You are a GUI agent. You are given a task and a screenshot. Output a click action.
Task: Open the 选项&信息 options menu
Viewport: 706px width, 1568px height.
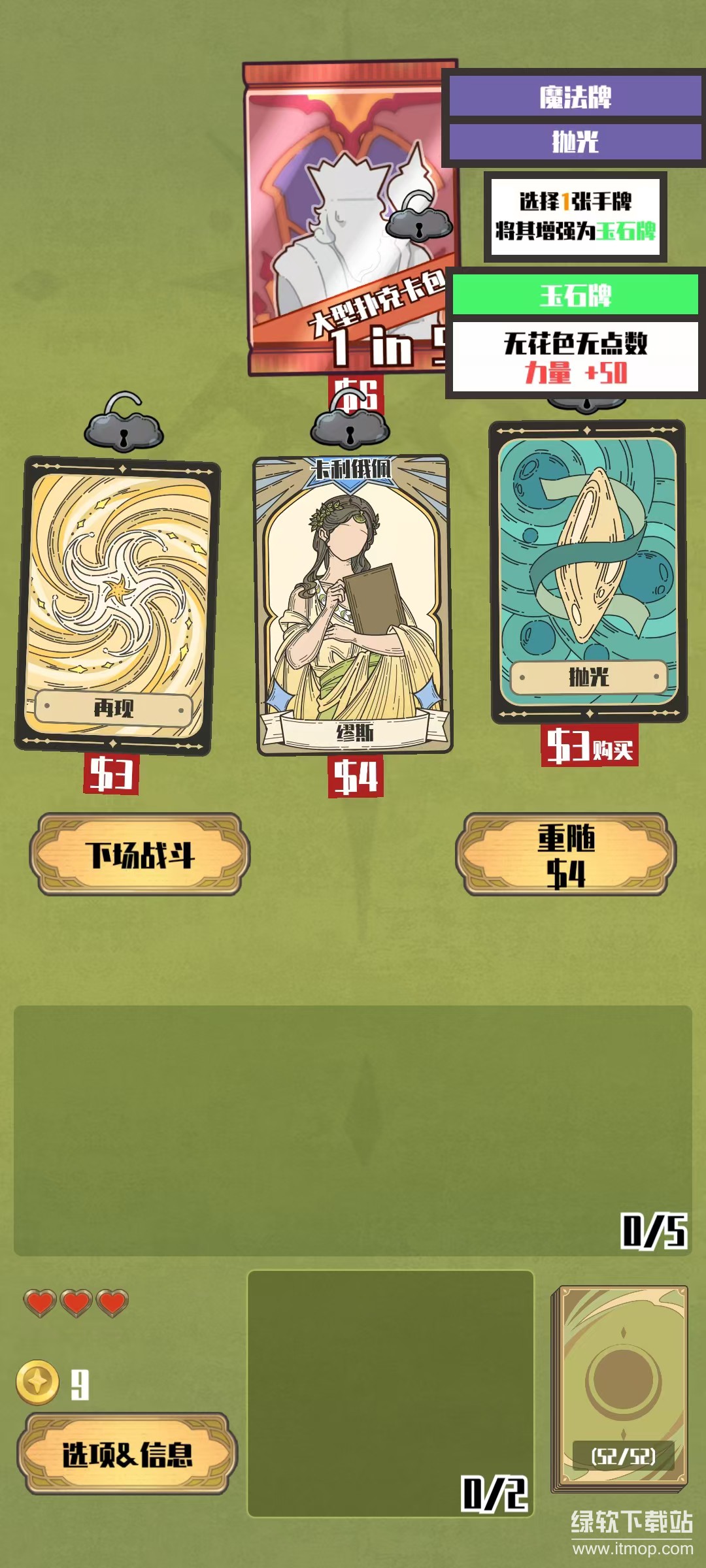tap(127, 1454)
